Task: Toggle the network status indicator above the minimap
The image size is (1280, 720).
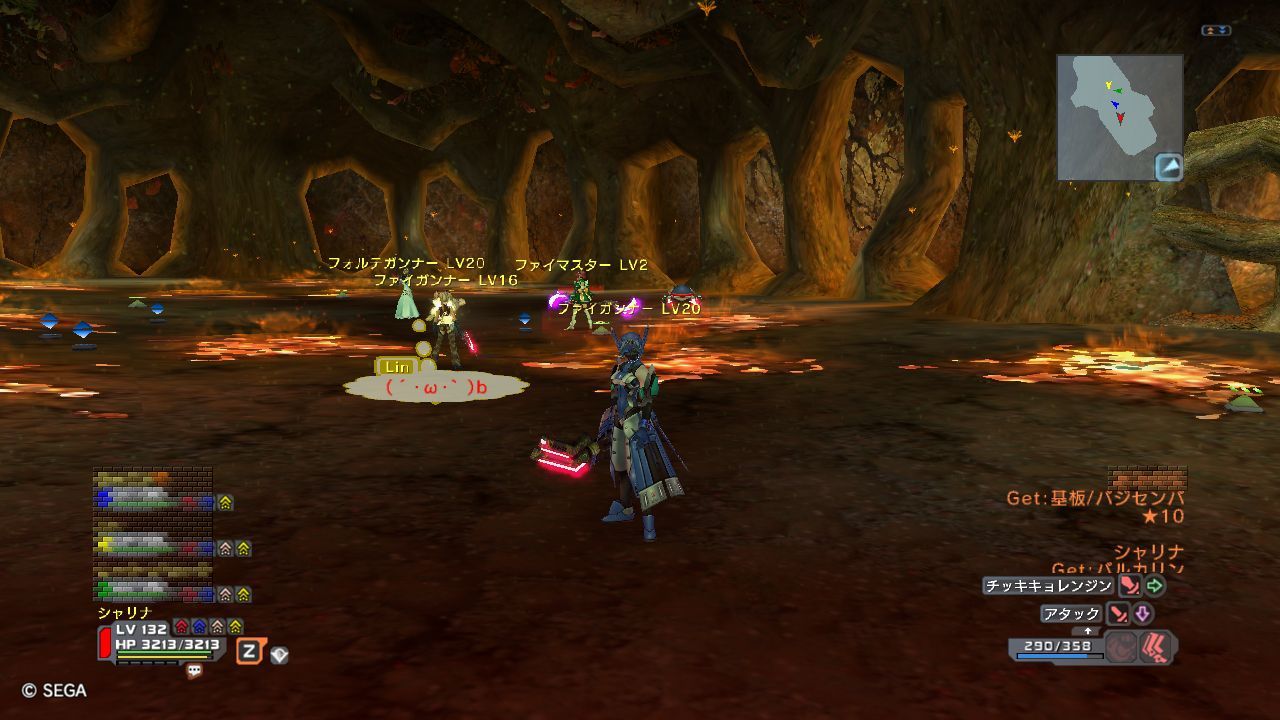Action: (x=1216, y=31)
